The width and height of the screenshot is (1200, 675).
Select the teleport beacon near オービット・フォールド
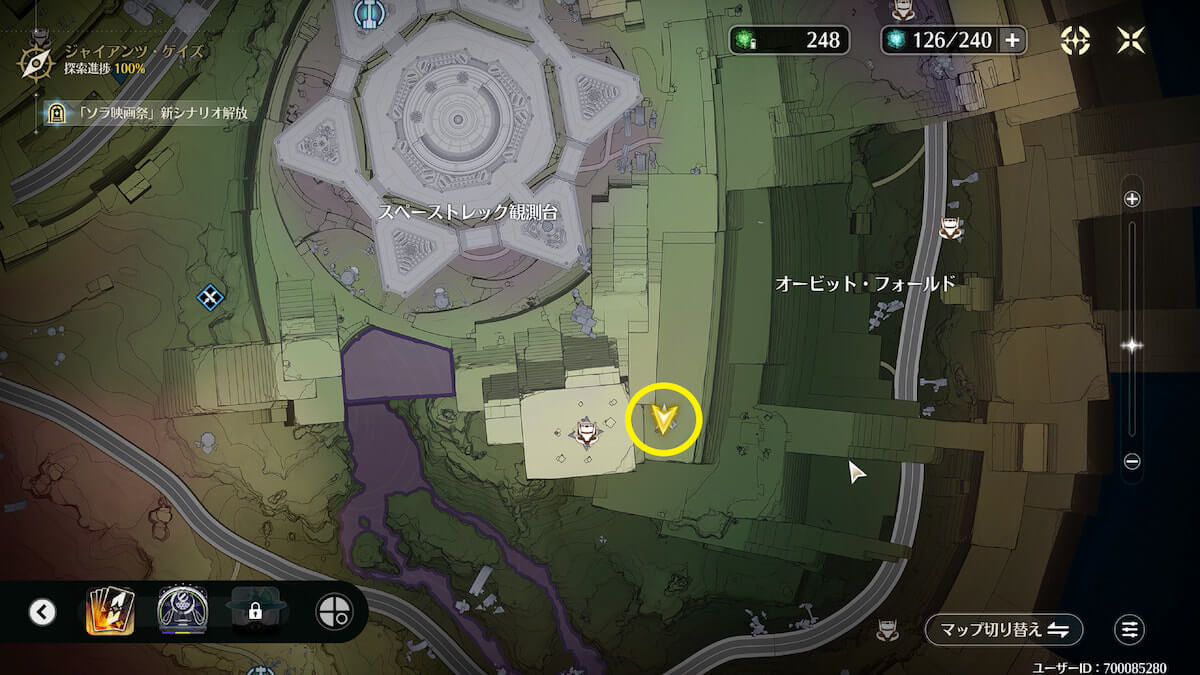pyautogui.click(x=950, y=230)
